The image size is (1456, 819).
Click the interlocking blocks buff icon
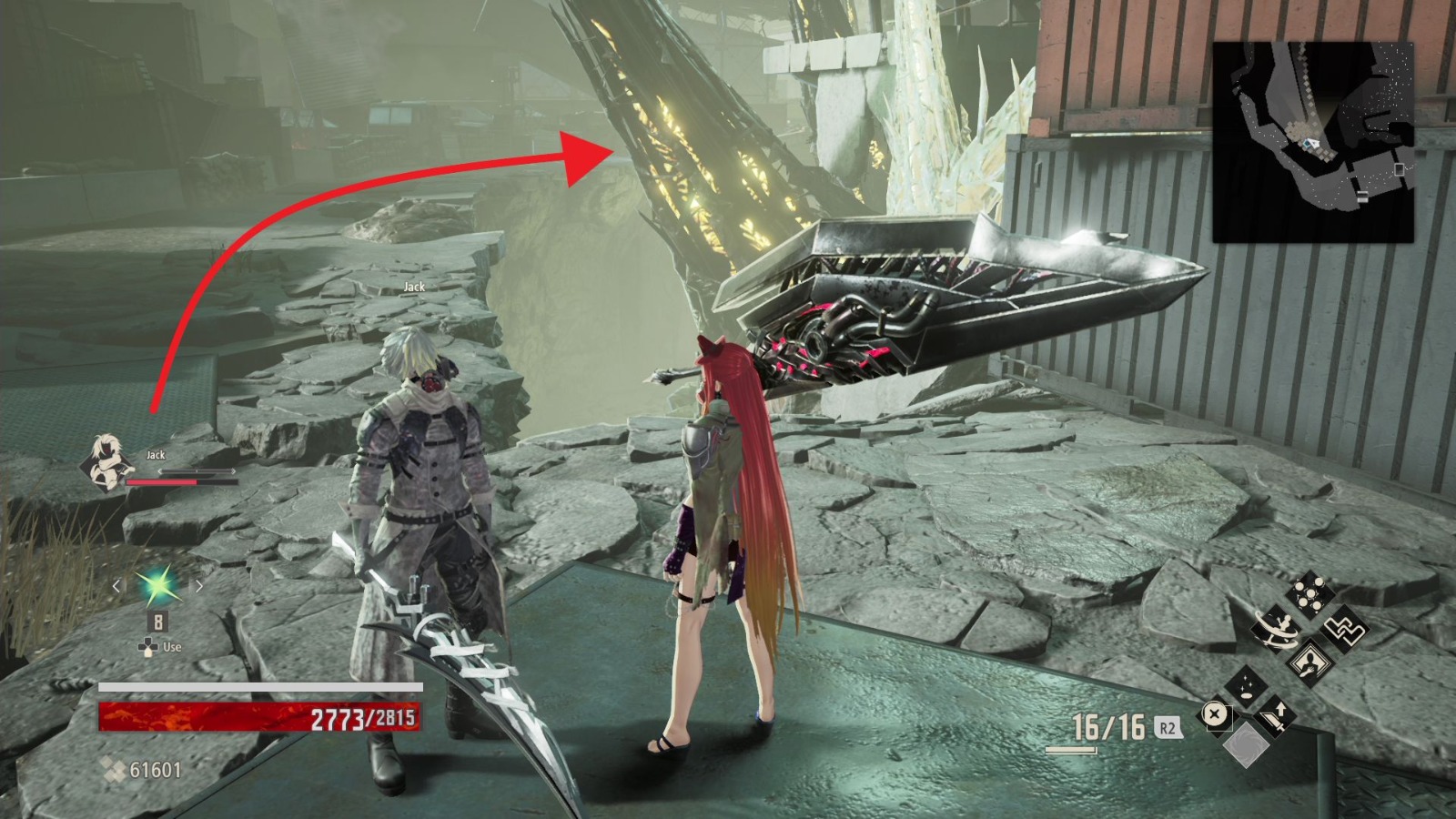(1344, 630)
